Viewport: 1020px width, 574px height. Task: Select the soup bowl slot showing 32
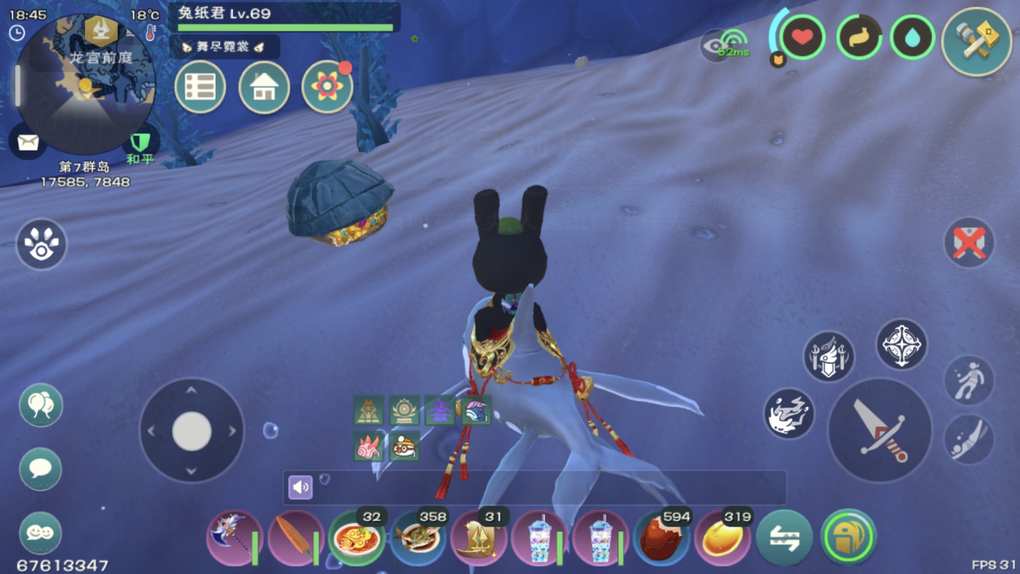point(357,538)
